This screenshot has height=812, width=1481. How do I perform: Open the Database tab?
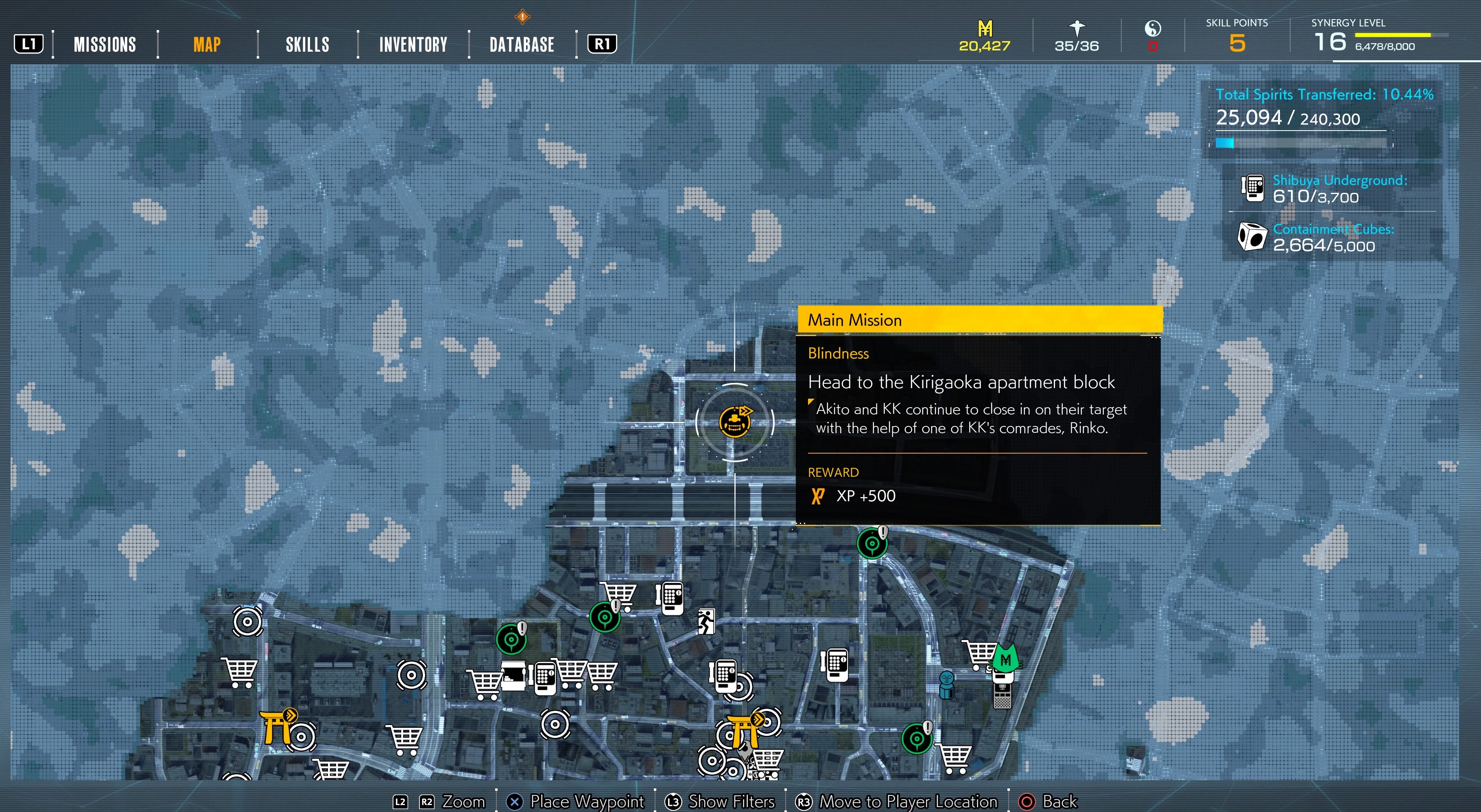(x=522, y=44)
